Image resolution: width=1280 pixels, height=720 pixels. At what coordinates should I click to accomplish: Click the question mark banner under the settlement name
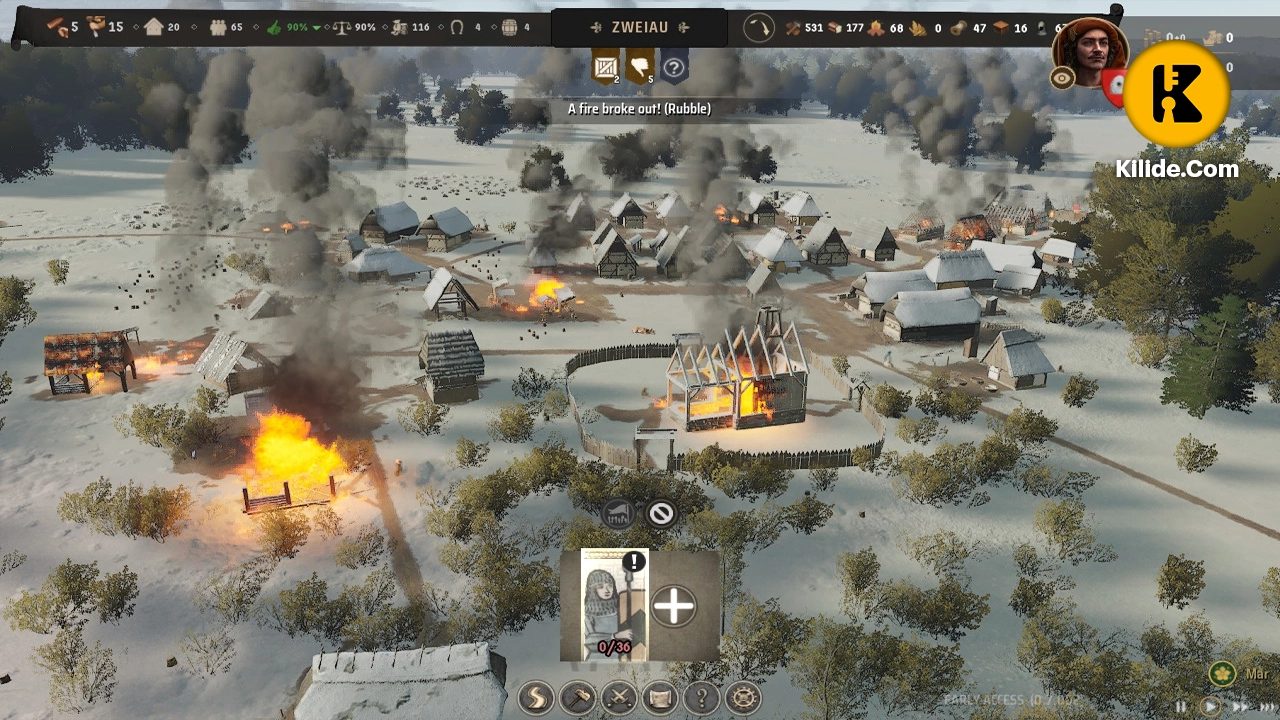click(x=674, y=67)
